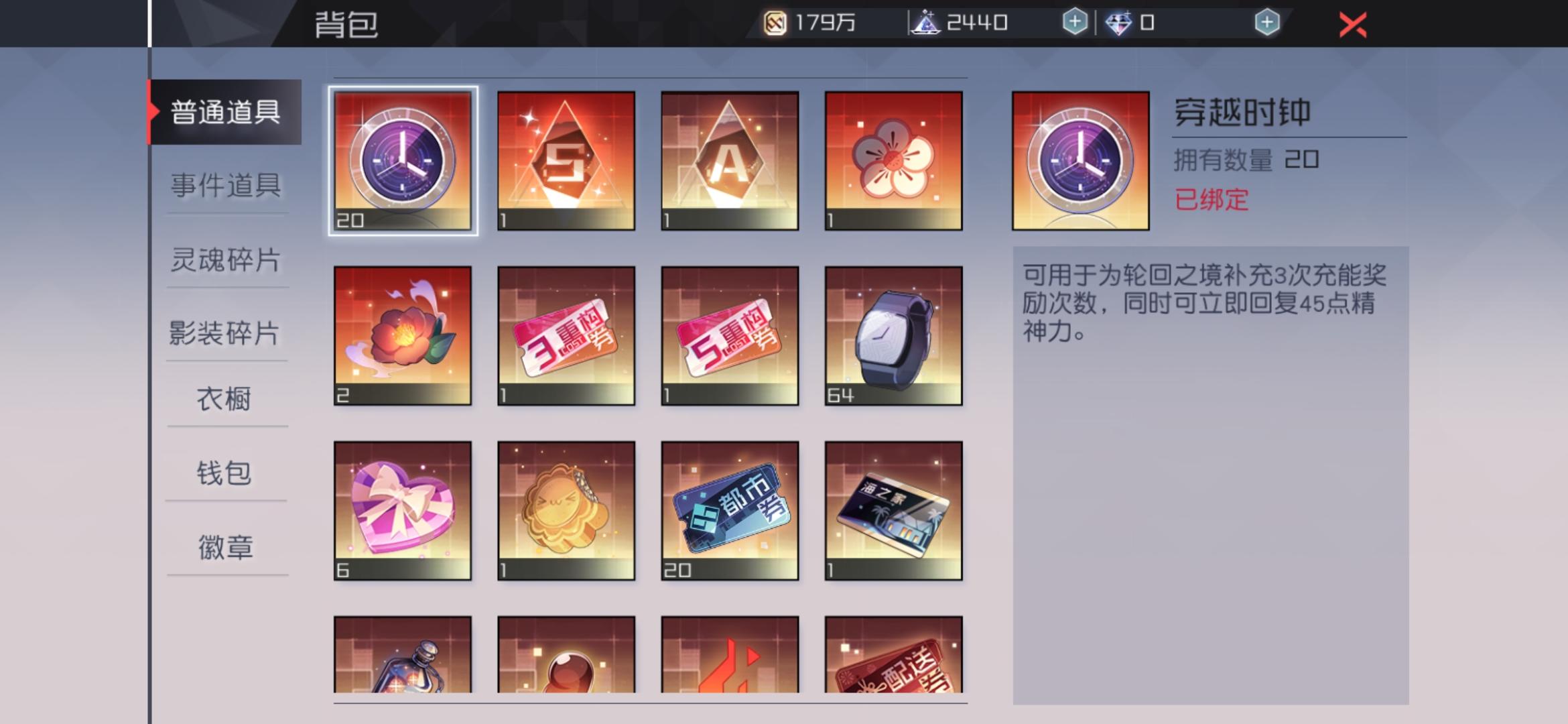Select the A-rank triangle item
Screen dimensions: 1568x724
[730, 161]
